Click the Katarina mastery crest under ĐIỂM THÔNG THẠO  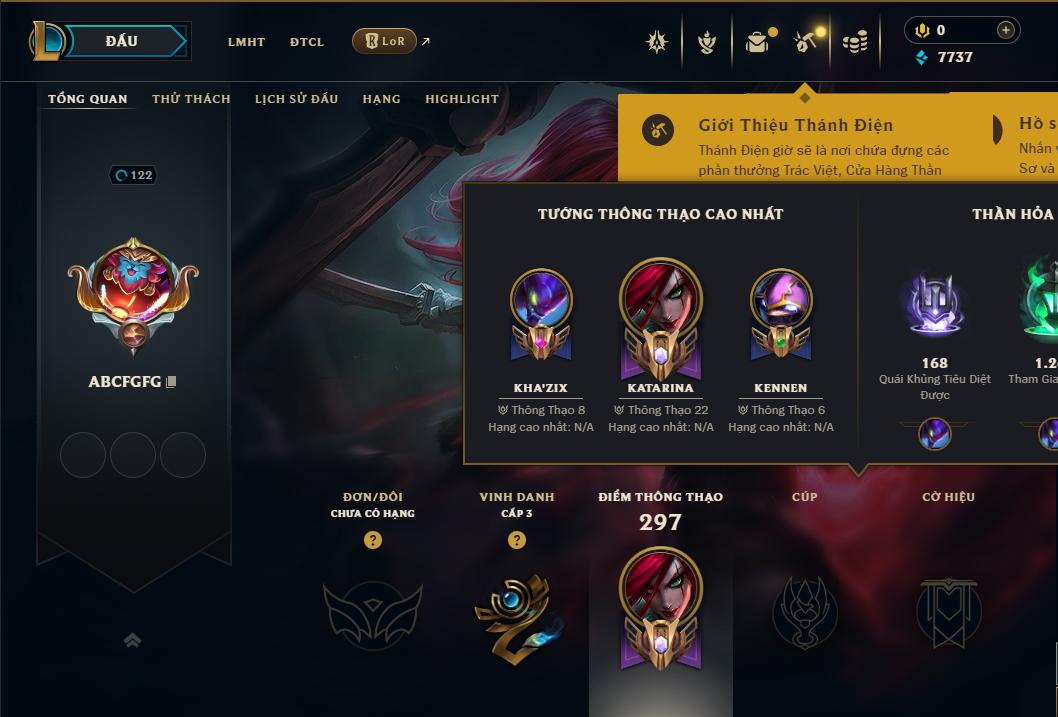tap(660, 607)
